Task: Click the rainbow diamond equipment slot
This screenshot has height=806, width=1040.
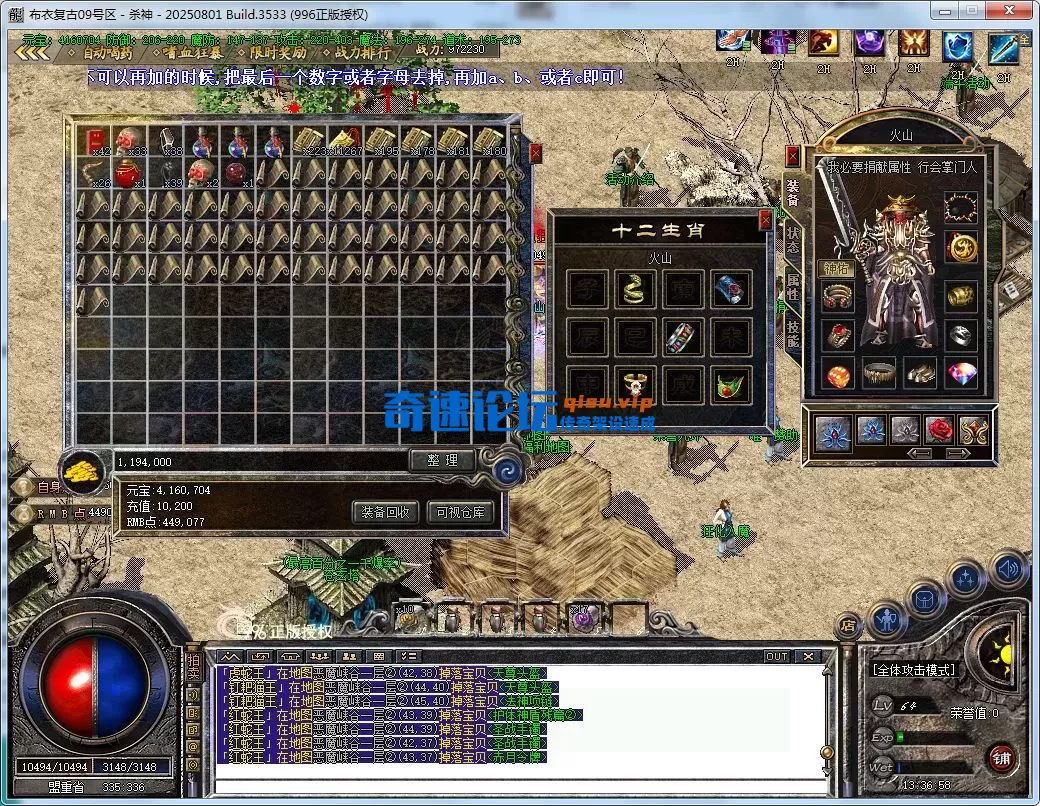Action: click(x=961, y=375)
